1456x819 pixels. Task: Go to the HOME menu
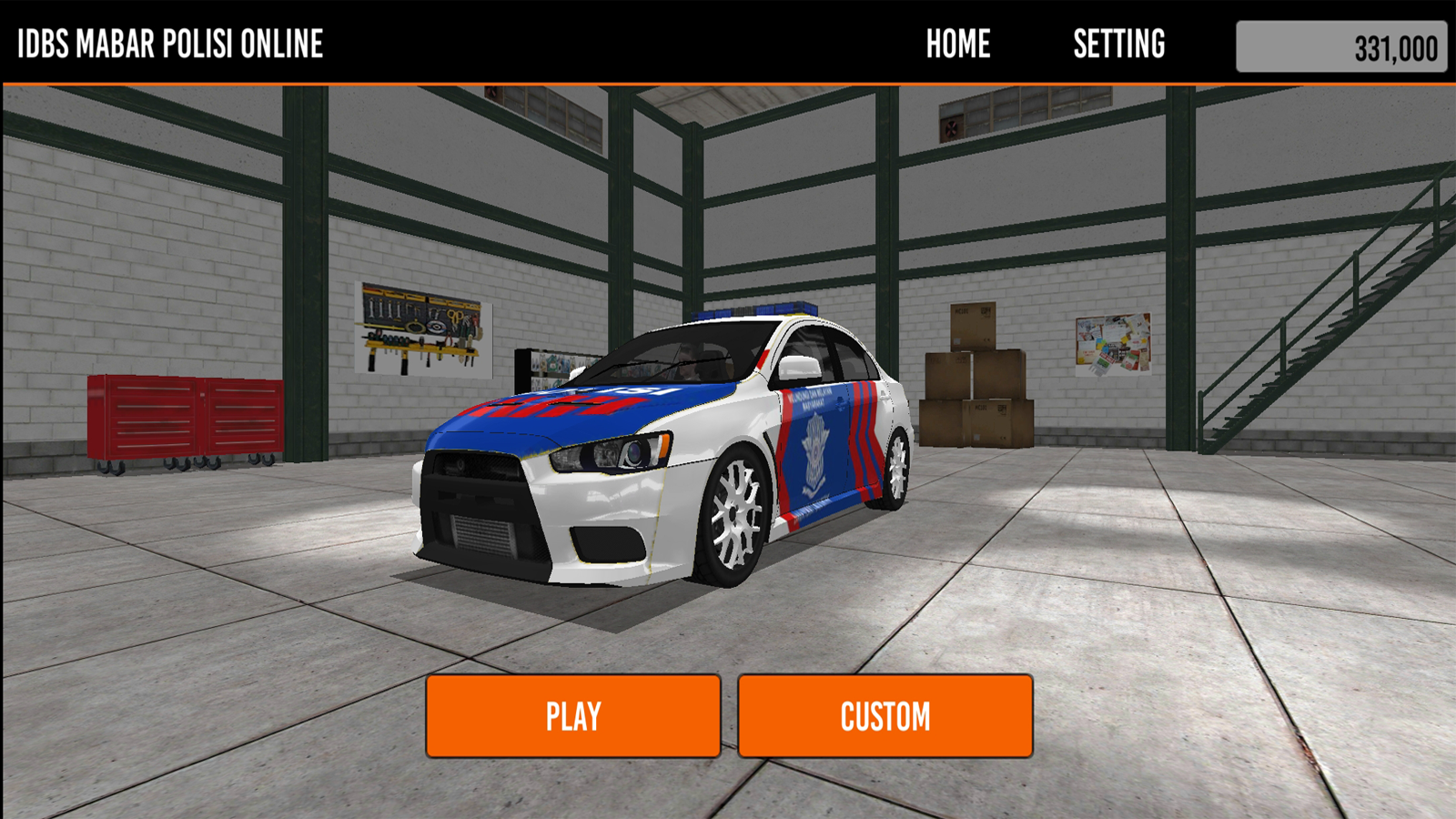click(958, 44)
